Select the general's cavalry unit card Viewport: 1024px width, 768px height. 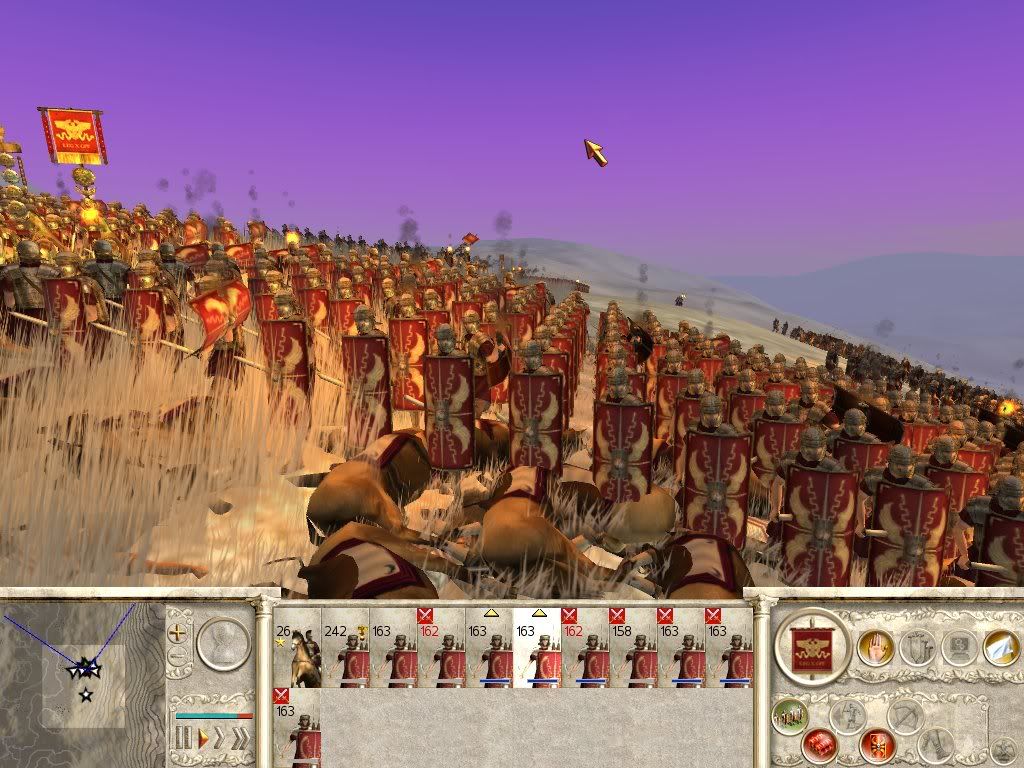point(297,648)
